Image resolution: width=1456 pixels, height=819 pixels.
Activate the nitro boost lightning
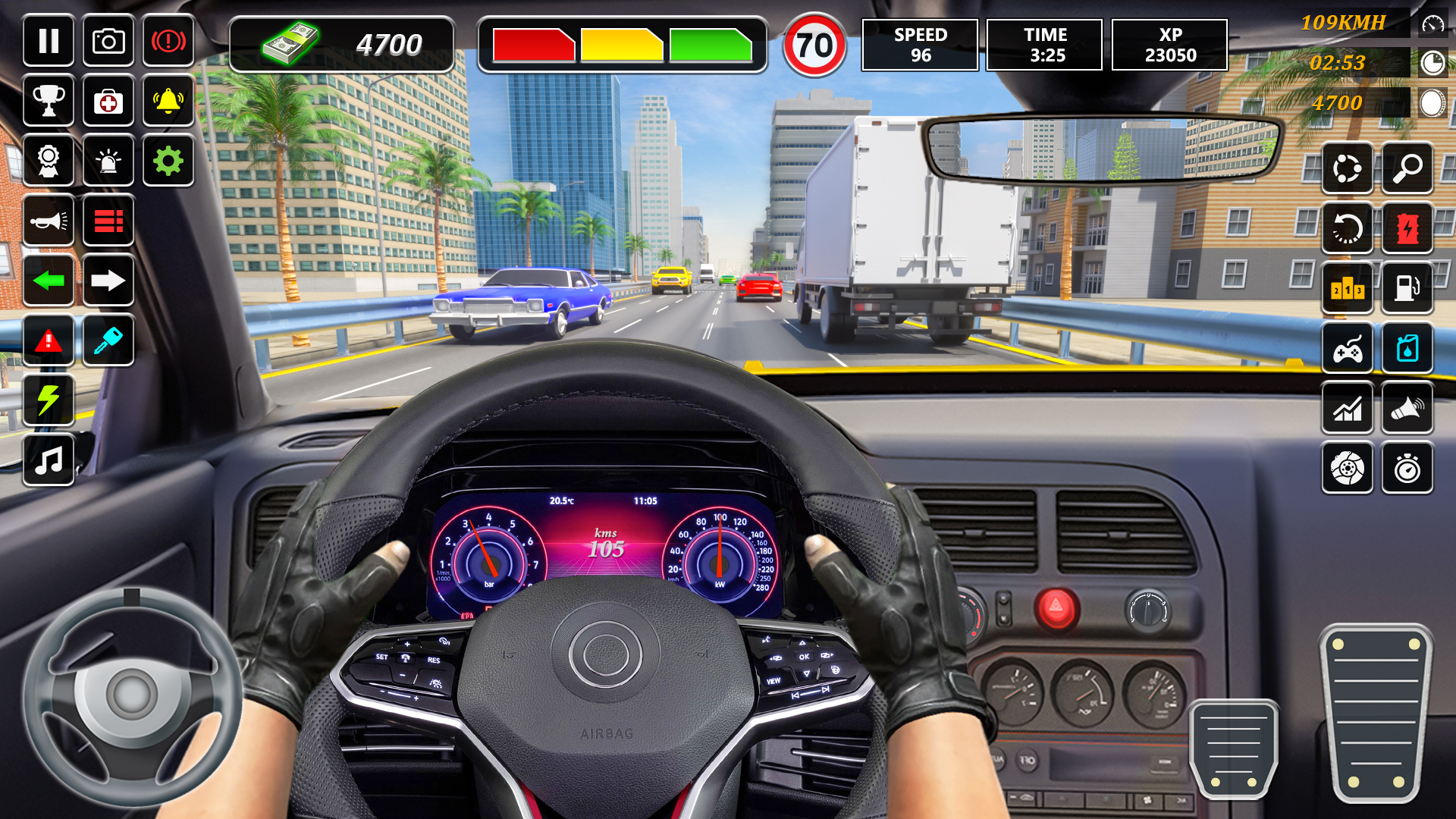[49, 401]
